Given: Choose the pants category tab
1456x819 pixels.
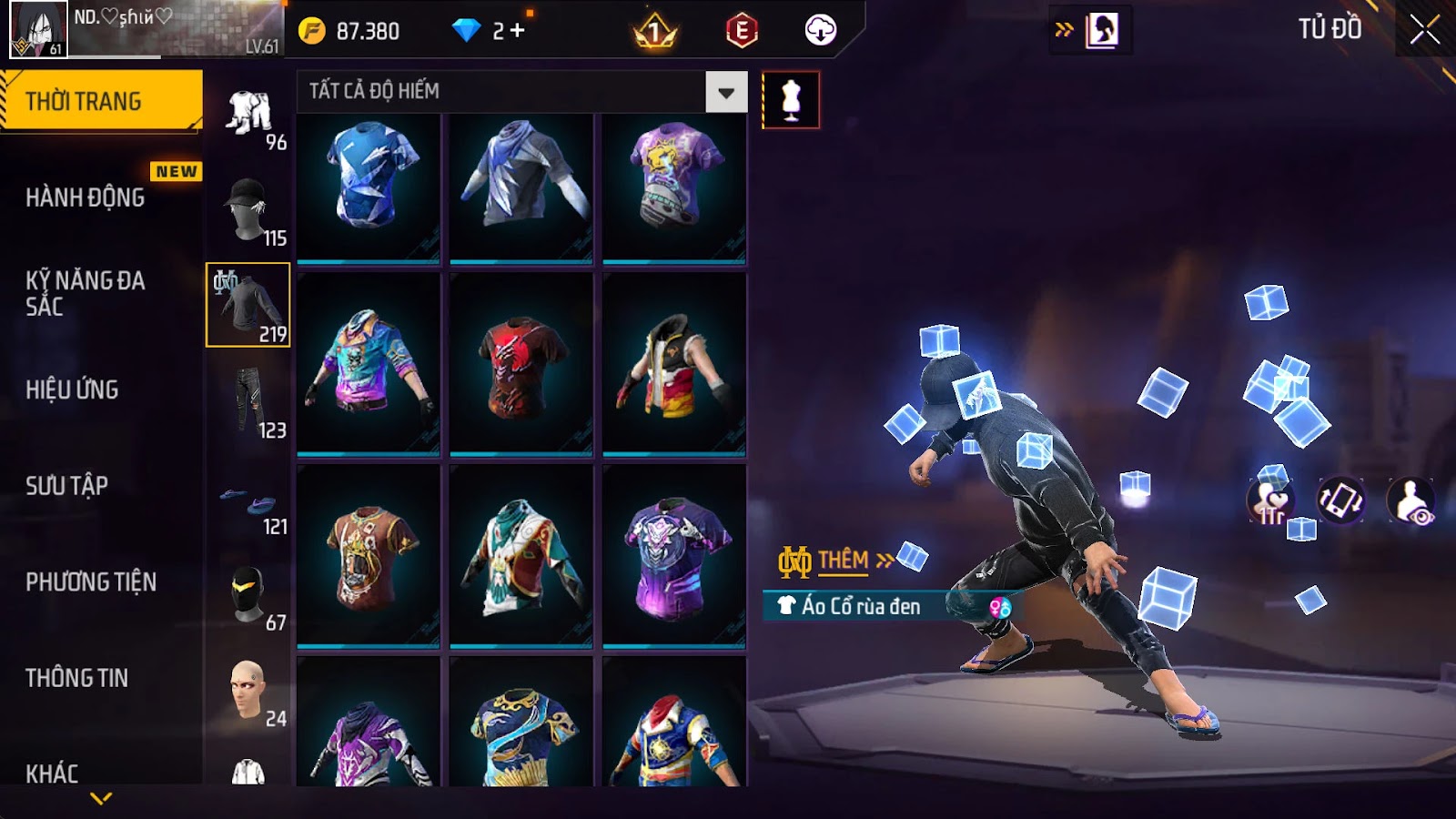Looking at the screenshot, I should 249,402.
